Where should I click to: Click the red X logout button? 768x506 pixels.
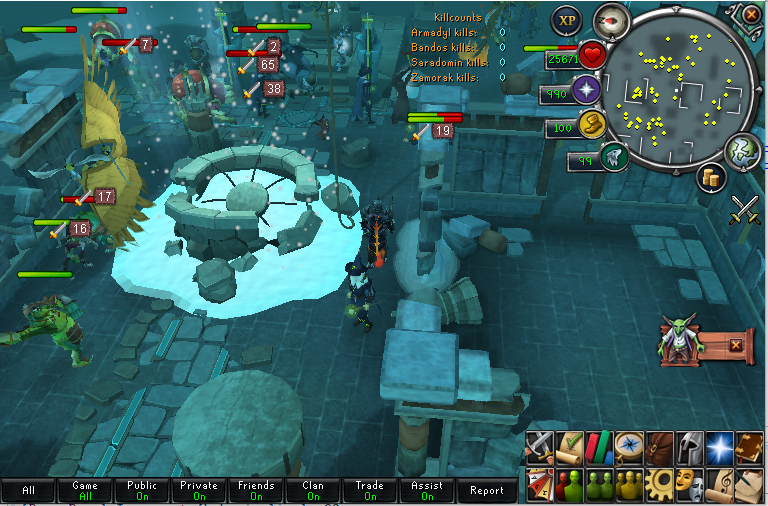pos(751,14)
